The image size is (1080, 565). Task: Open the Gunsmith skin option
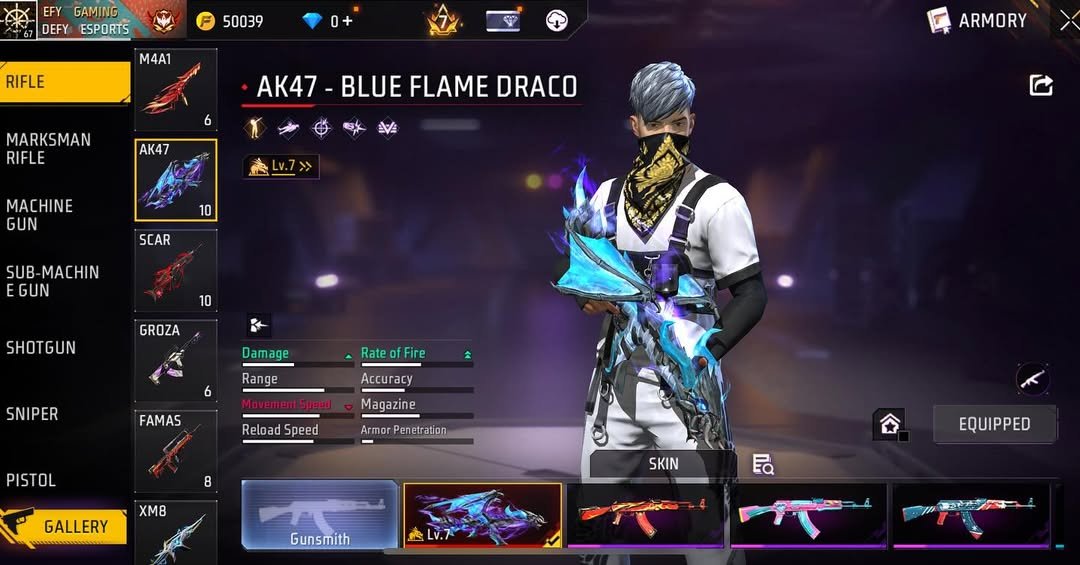[x=320, y=516]
